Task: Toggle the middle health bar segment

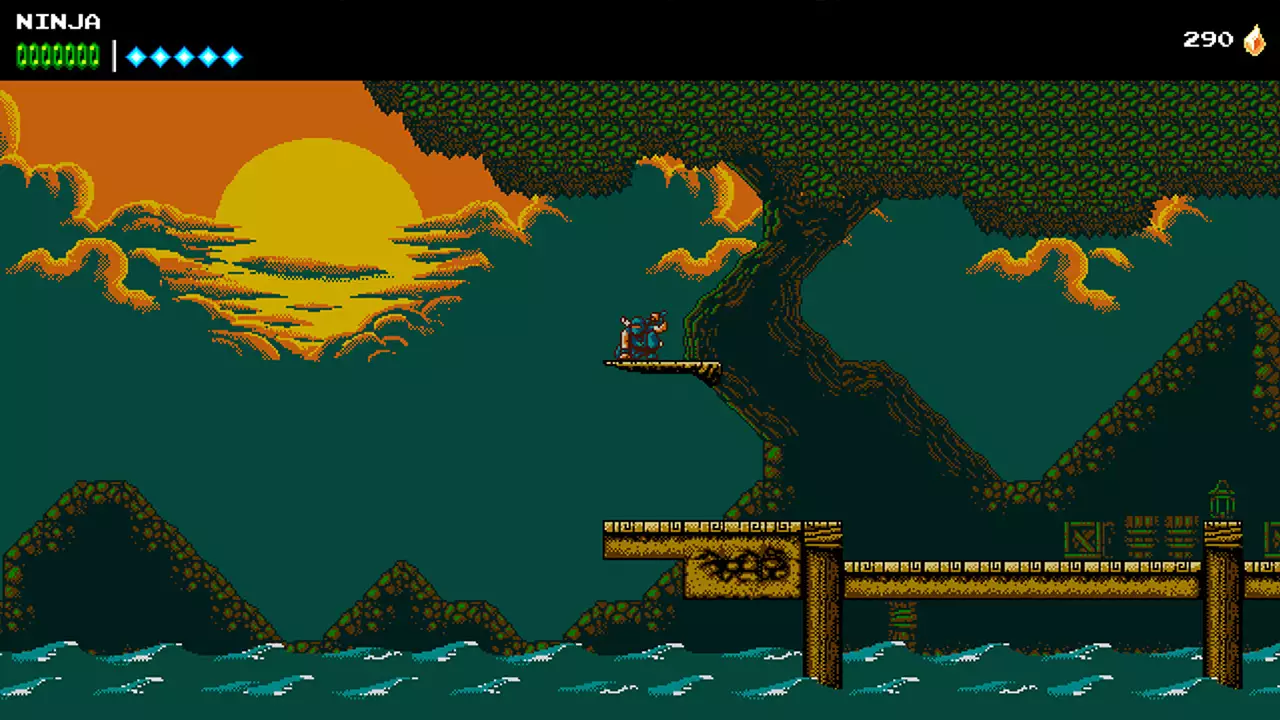Action: pyautogui.click(x=57, y=57)
